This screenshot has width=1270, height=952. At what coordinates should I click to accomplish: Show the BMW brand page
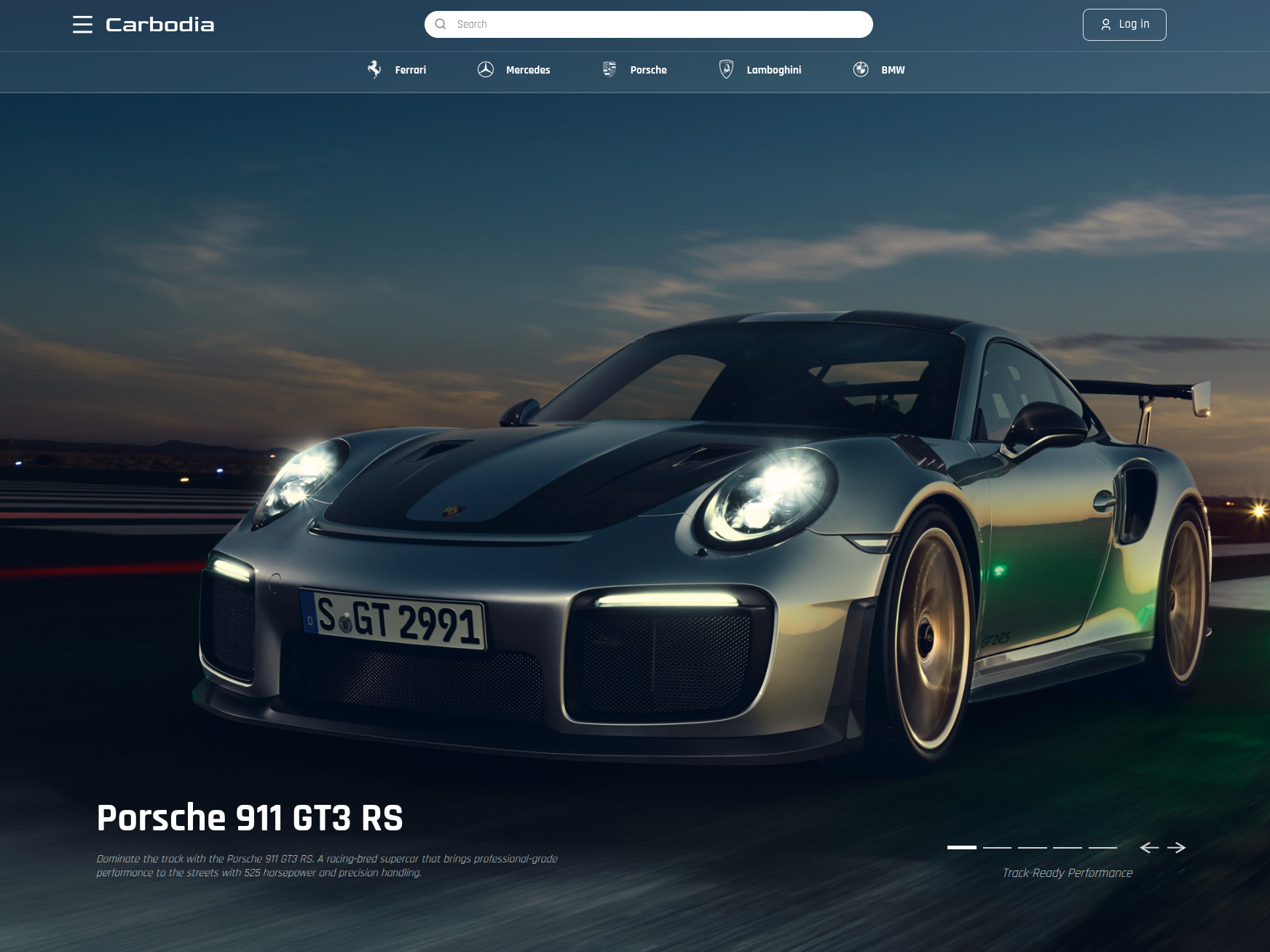879,70
